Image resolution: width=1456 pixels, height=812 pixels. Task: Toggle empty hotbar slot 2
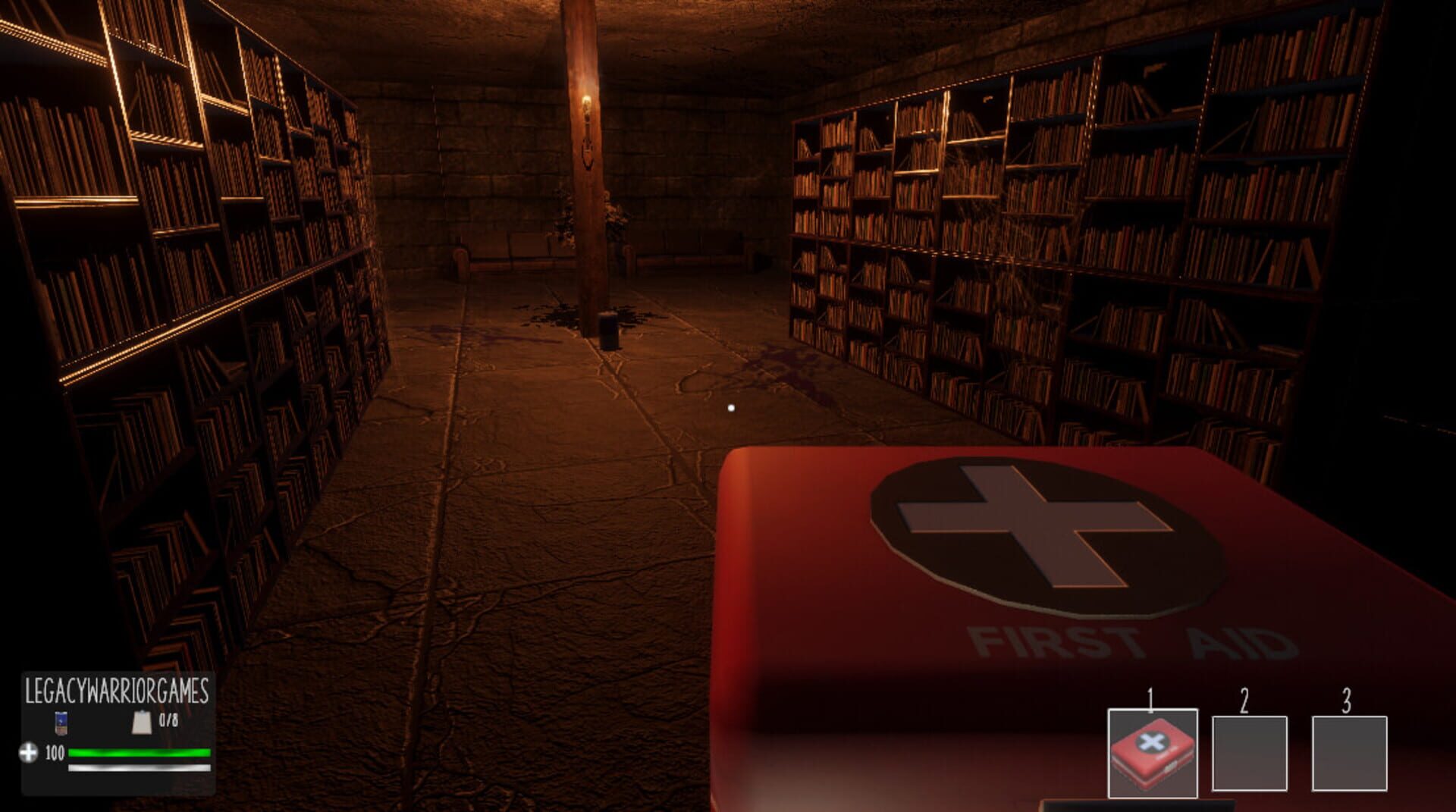(x=1250, y=754)
